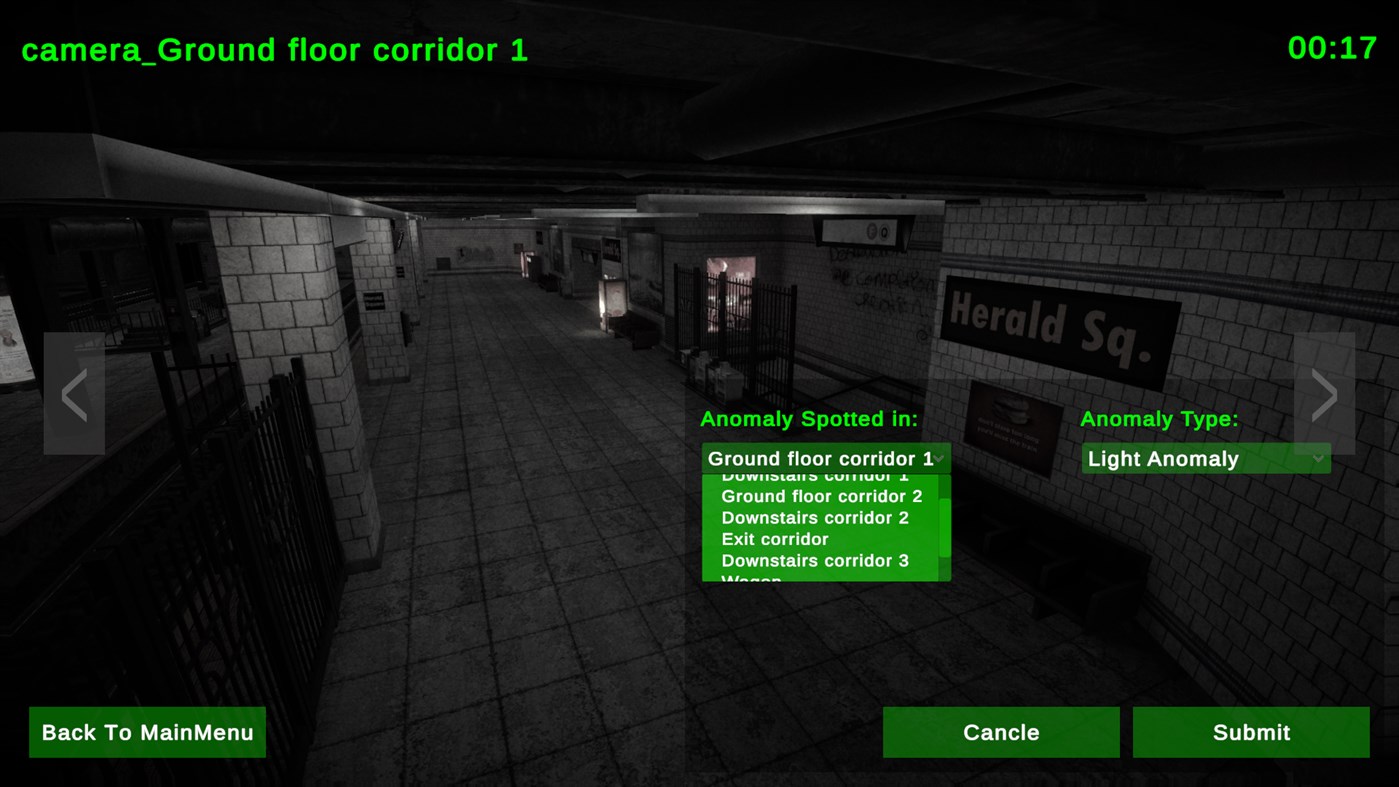Select Ground floor corridor 2 option
The height and width of the screenshot is (787, 1399).
click(821, 496)
